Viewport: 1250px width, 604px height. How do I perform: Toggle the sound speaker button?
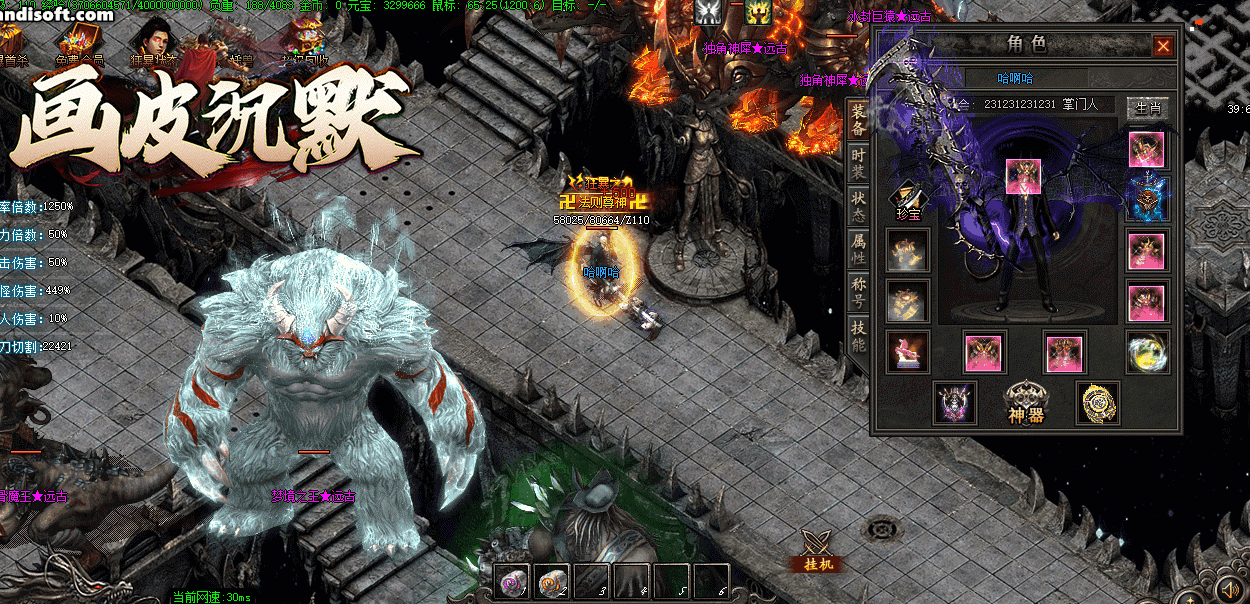click(1227, 587)
